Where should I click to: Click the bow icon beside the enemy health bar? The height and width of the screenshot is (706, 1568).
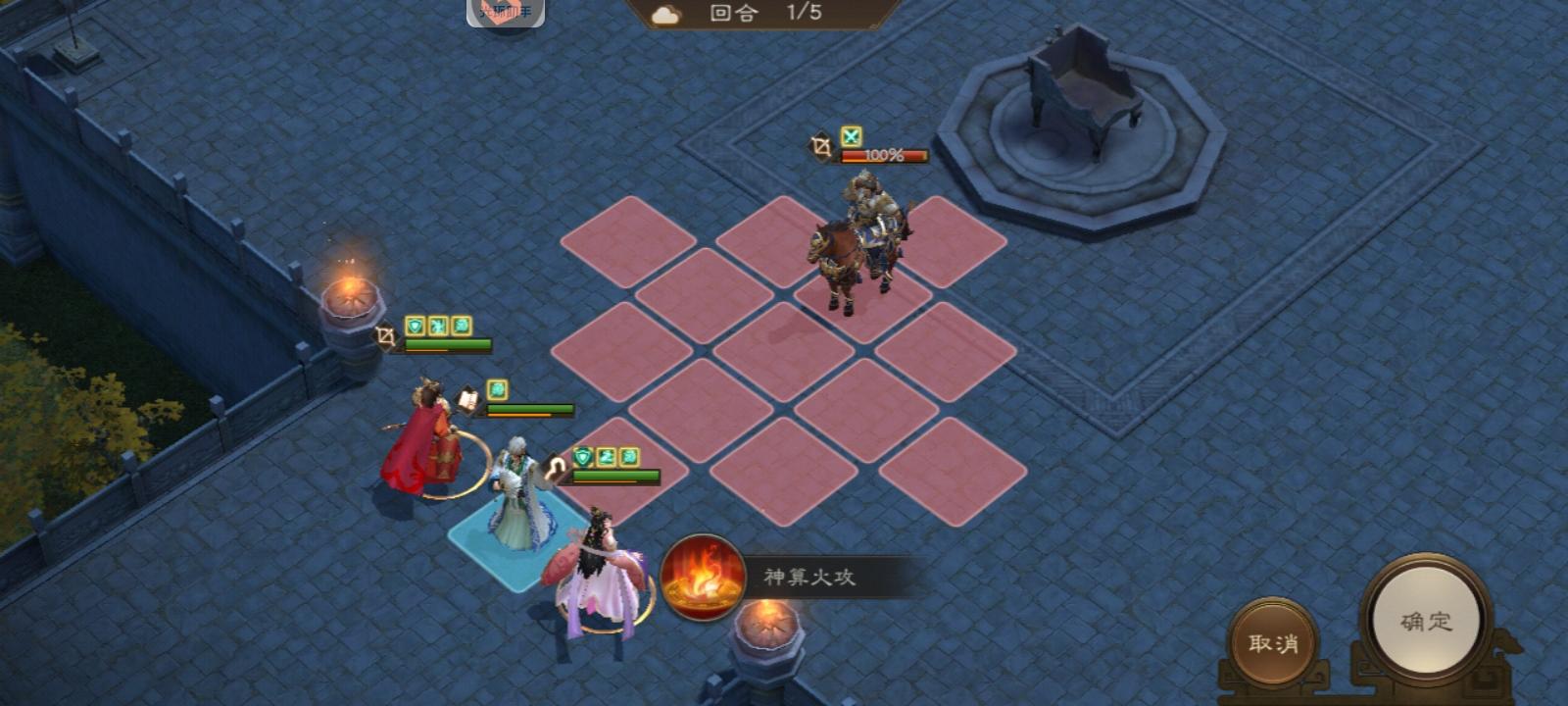818,145
